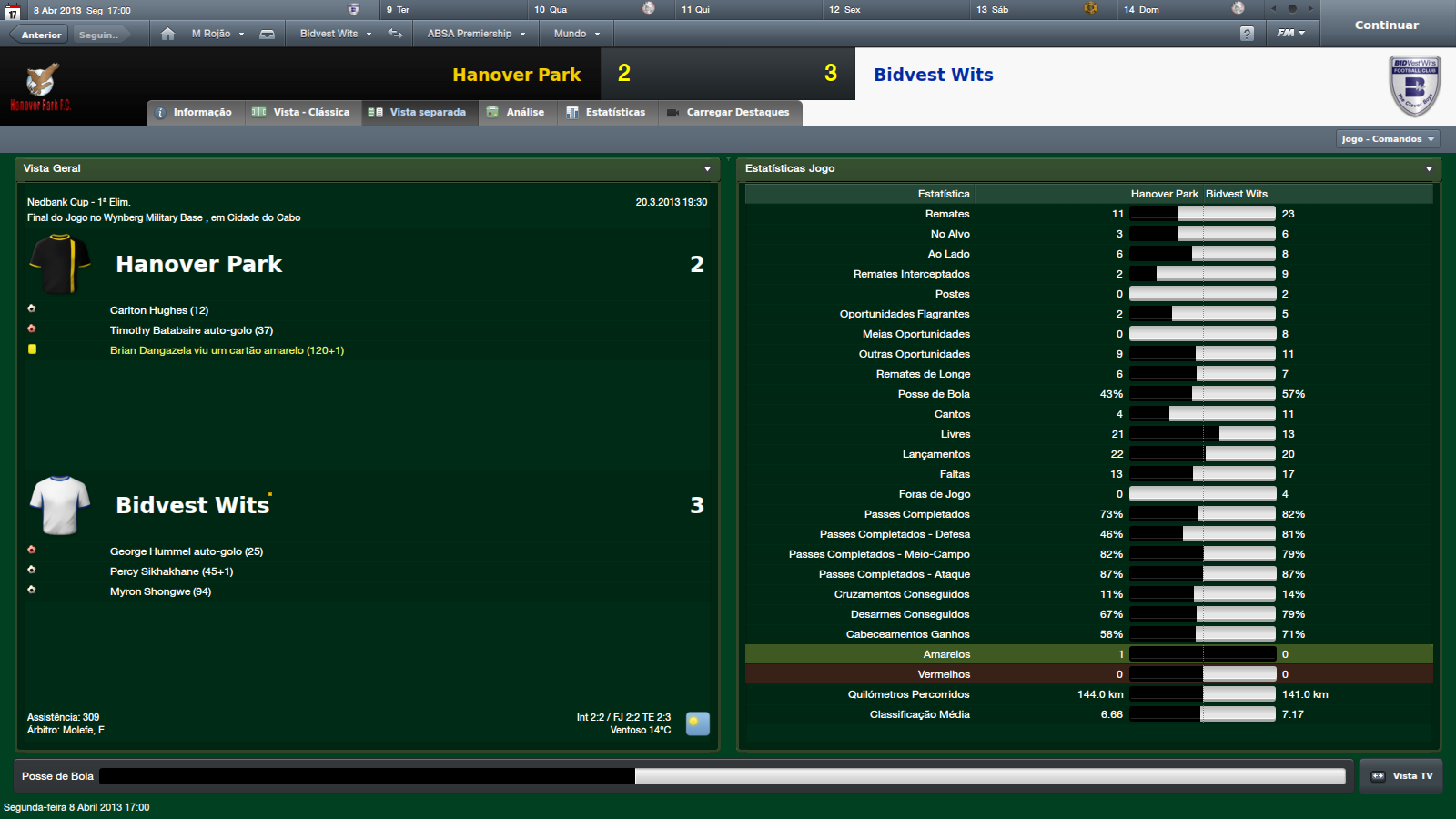The image size is (1456, 819).
Task: Switch to the Informação tab
Action: coord(194,113)
